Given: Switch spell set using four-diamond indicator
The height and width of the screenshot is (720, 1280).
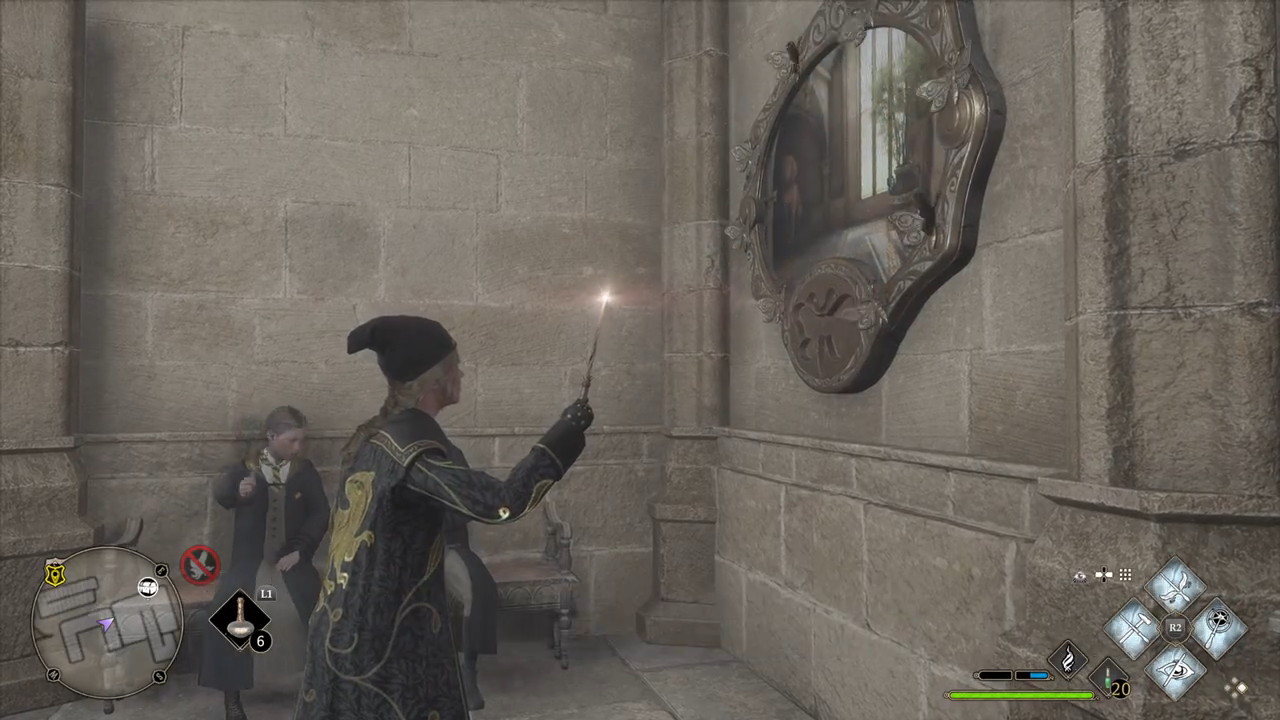Looking at the screenshot, I should pyautogui.click(x=1238, y=686).
